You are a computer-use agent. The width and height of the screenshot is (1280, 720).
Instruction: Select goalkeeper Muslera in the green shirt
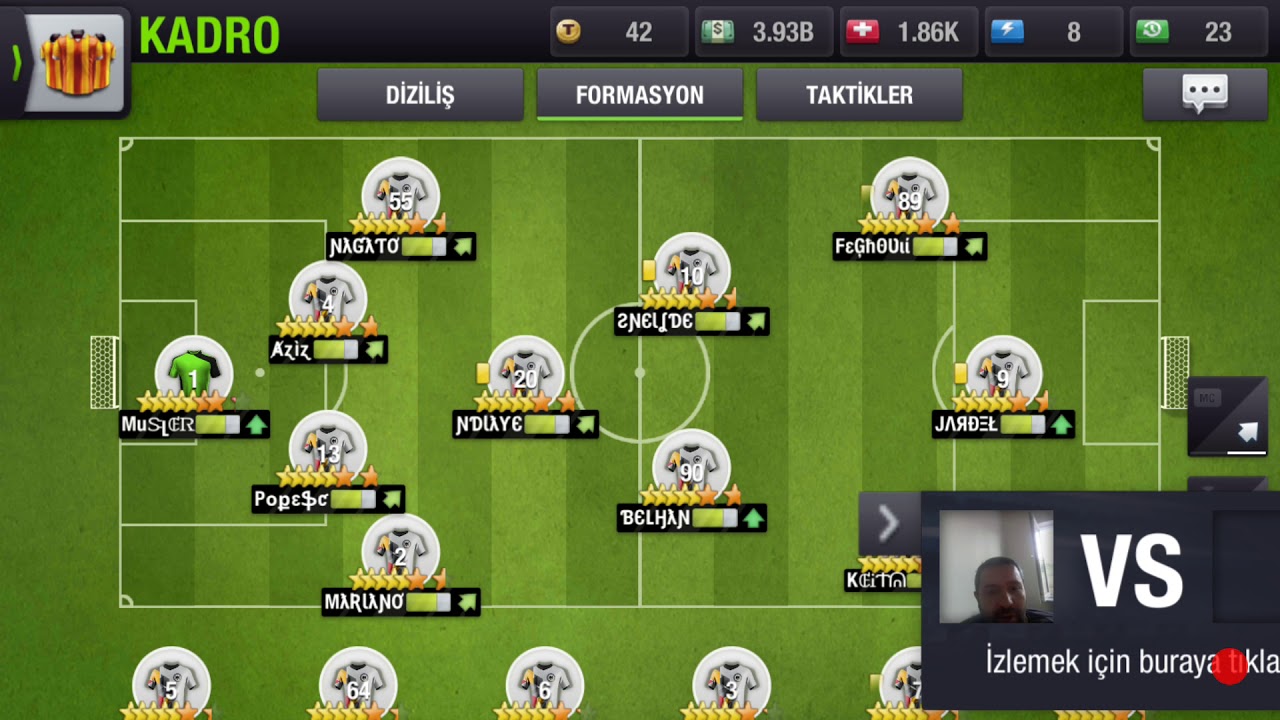[x=193, y=375]
